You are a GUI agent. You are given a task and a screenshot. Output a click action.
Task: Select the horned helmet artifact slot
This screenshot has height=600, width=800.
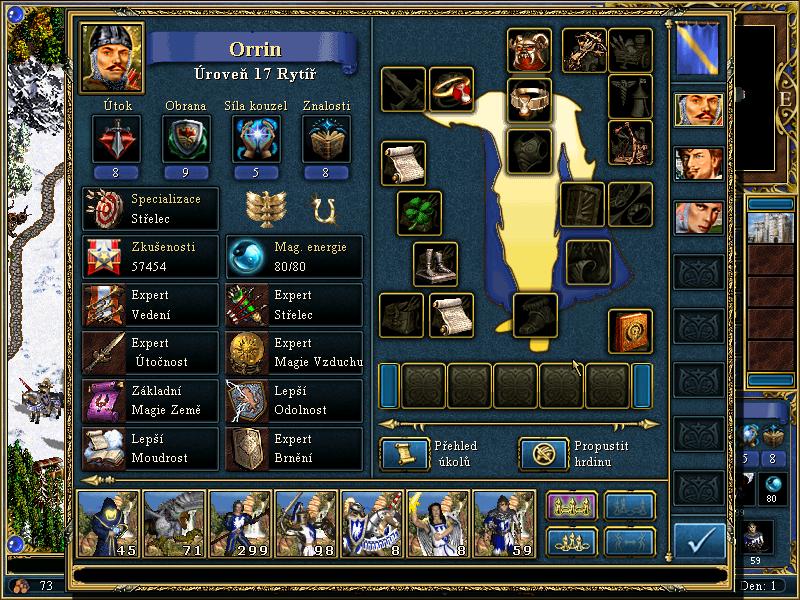(528, 50)
